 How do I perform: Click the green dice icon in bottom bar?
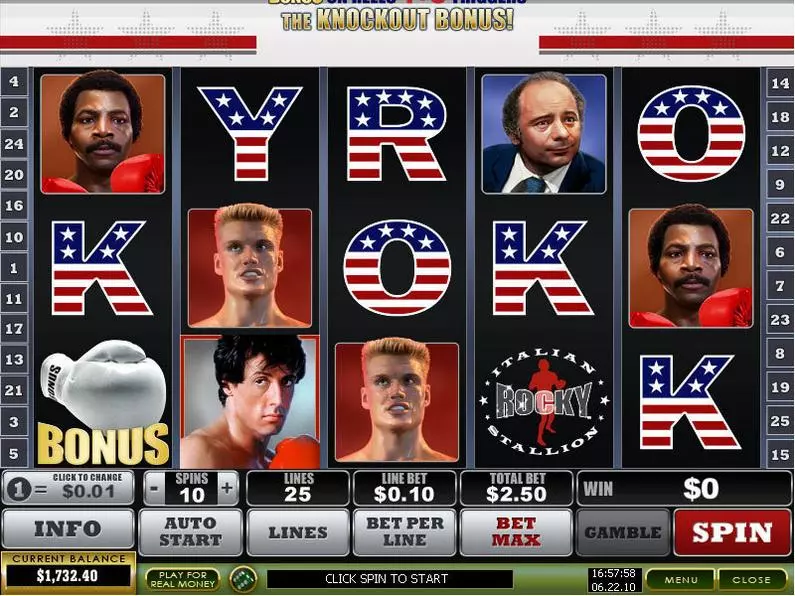[x=242, y=579]
